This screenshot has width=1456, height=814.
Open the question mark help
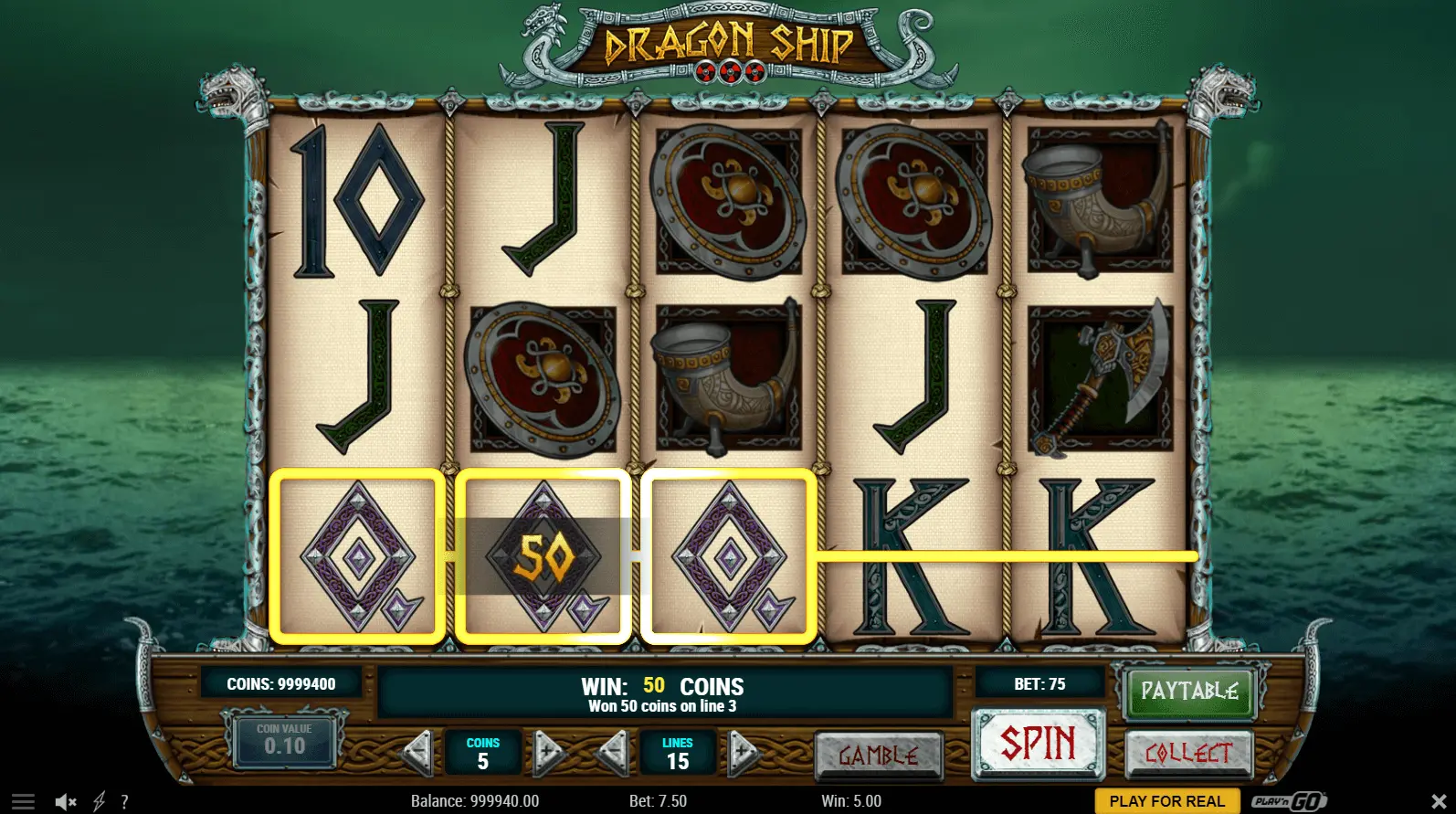[124, 802]
